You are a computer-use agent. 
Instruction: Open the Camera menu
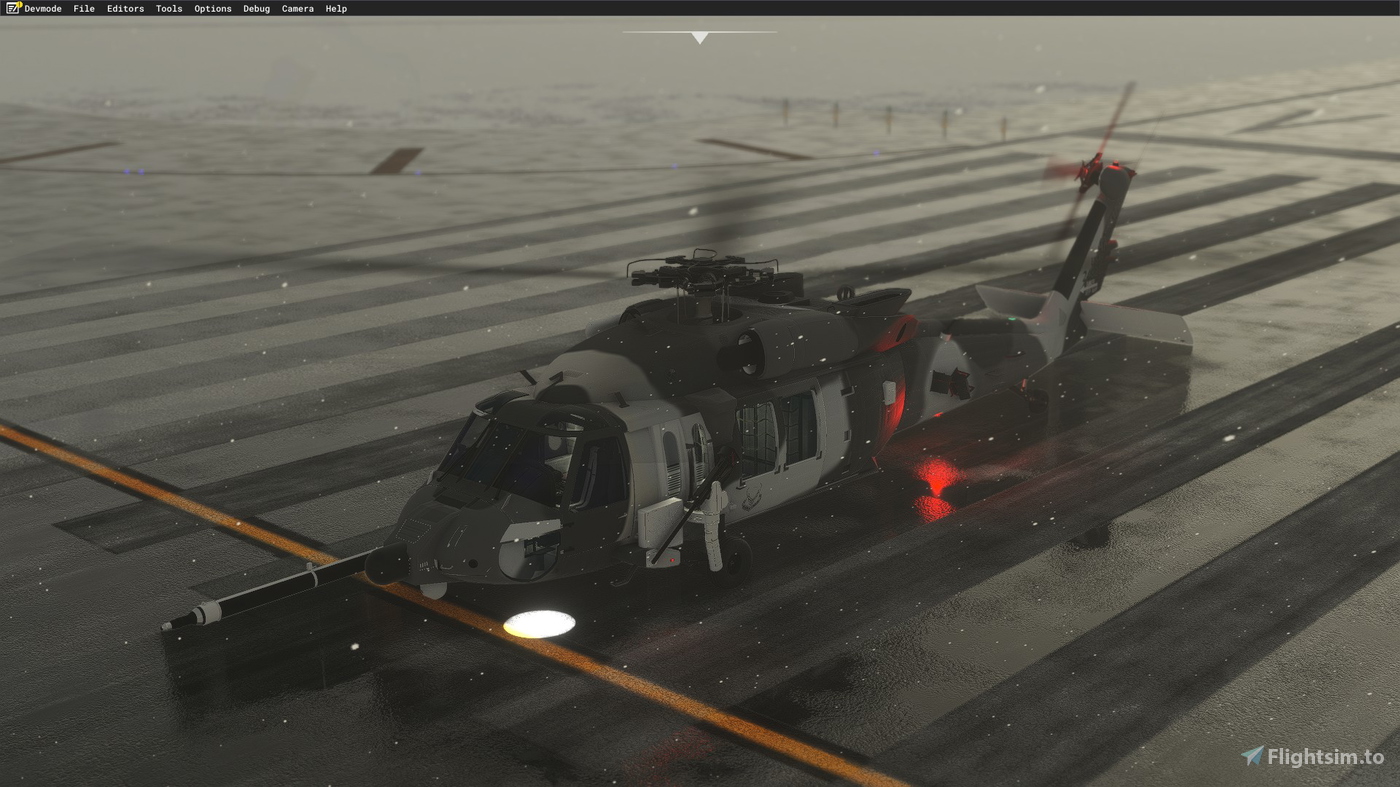coord(297,8)
